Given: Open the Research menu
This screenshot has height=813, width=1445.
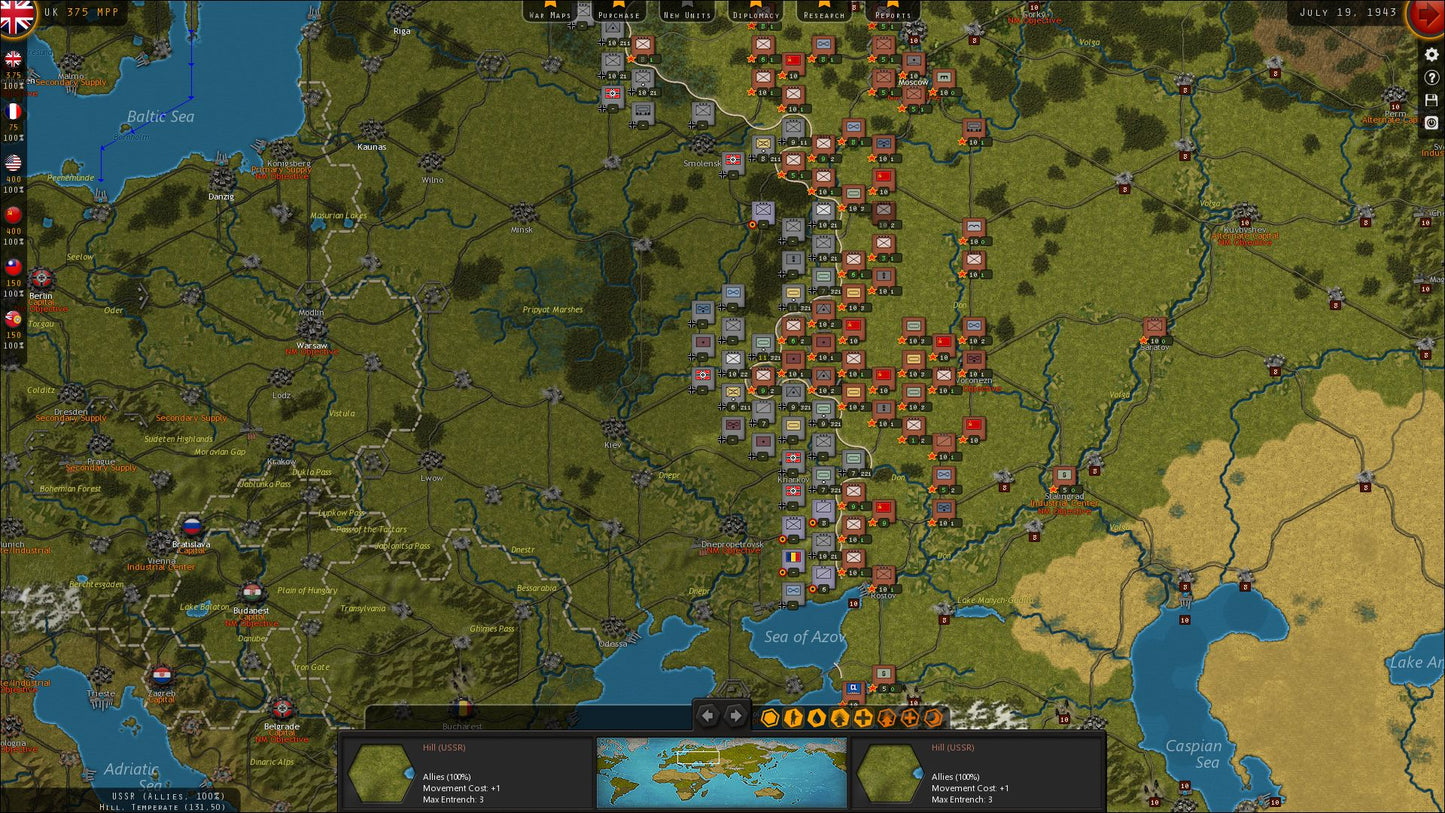Looking at the screenshot, I should click(x=824, y=15).
